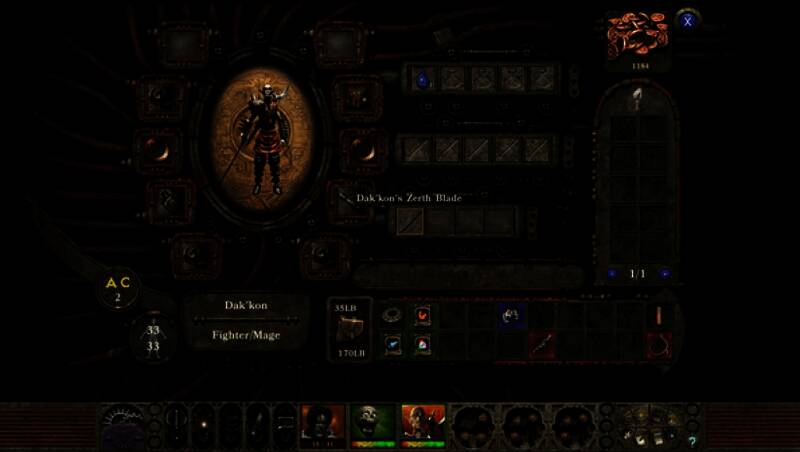Select the dagger in the red backpack slot
800x452 pixels.
tap(540, 344)
